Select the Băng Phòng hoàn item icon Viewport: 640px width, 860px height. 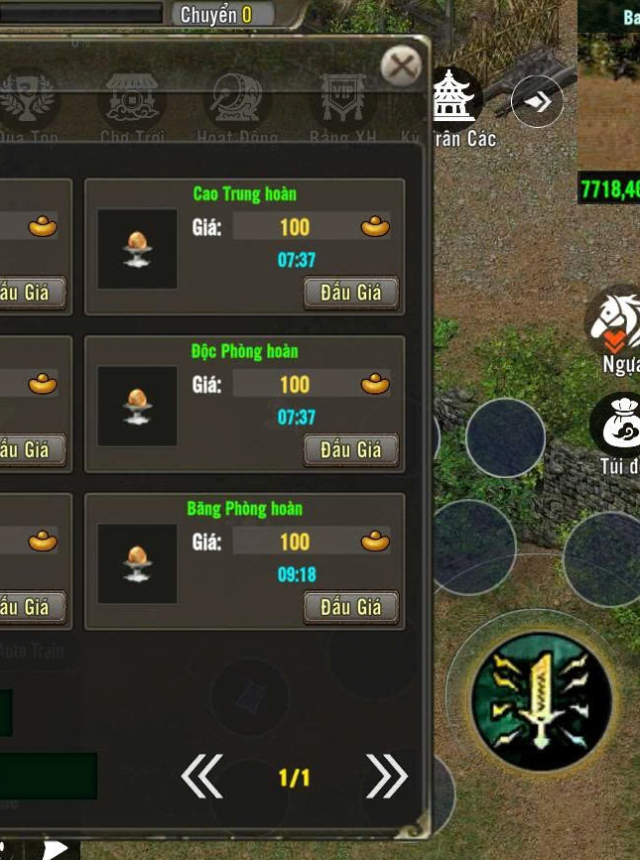tap(138, 563)
